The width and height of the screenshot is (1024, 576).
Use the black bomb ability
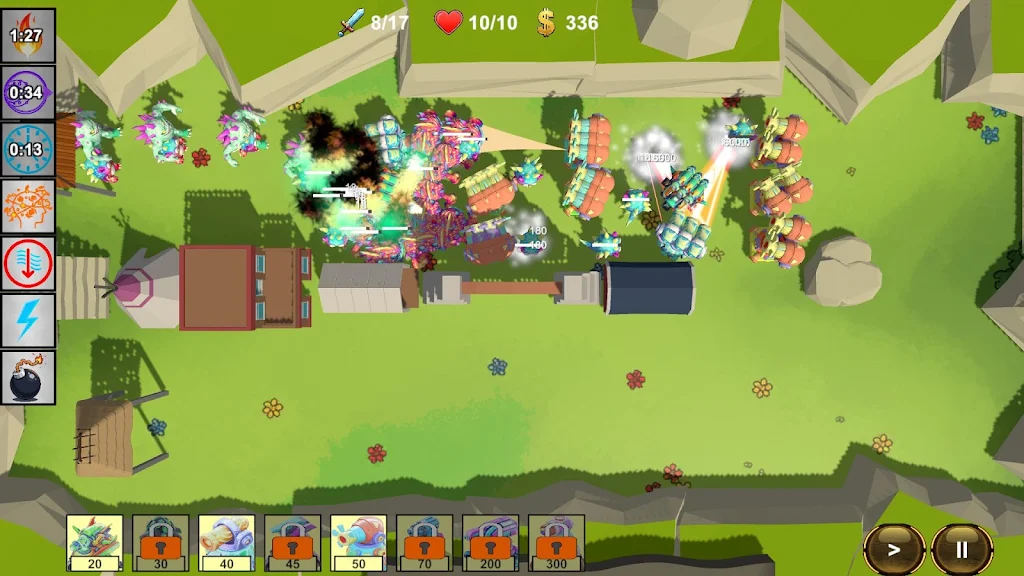pyautogui.click(x=28, y=378)
